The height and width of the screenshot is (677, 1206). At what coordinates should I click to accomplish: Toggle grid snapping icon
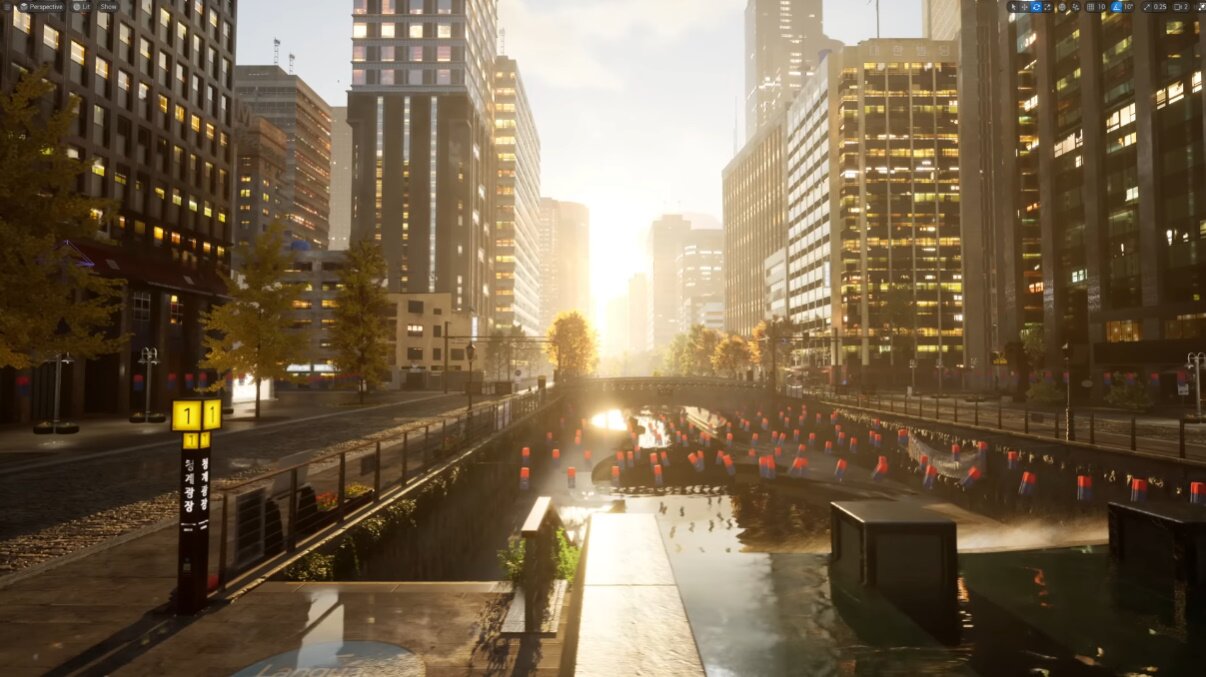(x=1090, y=6)
